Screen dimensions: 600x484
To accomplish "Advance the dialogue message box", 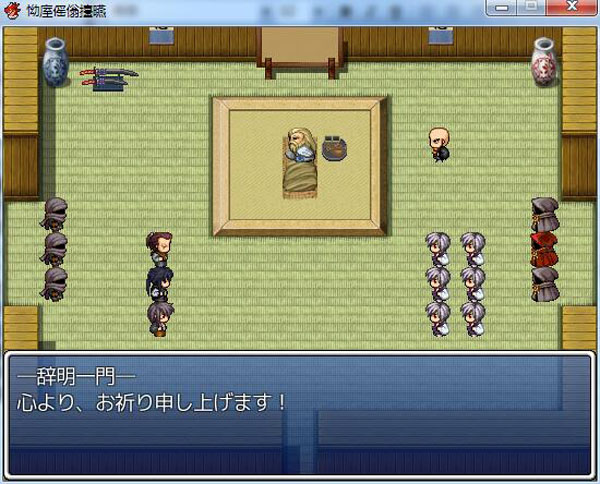I will click(299, 412).
